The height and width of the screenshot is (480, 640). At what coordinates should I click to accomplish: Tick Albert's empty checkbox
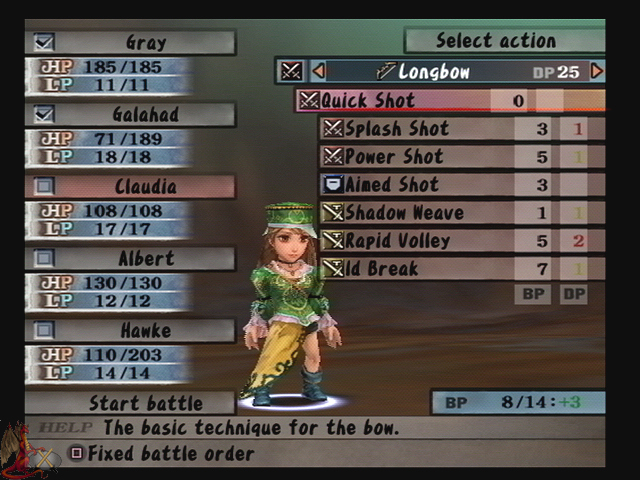(44, 258)
